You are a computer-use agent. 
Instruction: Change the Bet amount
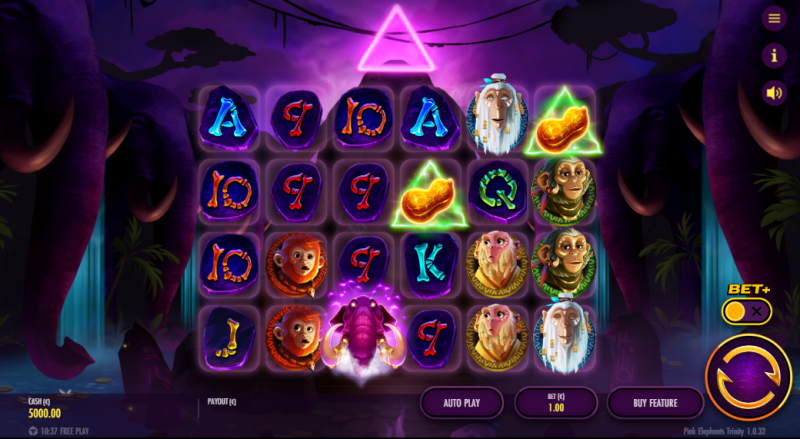556,403
